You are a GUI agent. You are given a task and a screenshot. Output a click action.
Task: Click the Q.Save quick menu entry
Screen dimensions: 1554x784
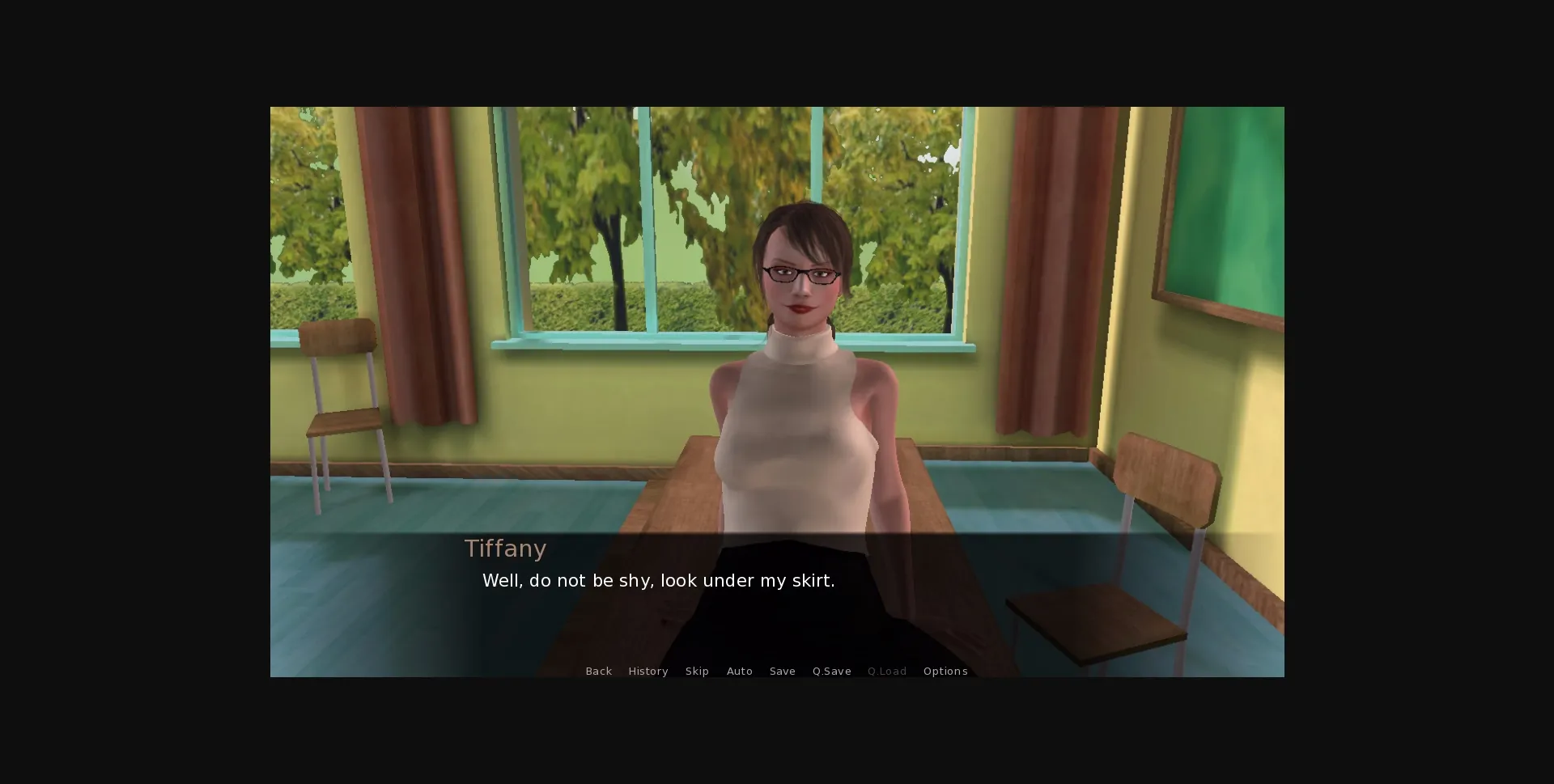point(831,671)
